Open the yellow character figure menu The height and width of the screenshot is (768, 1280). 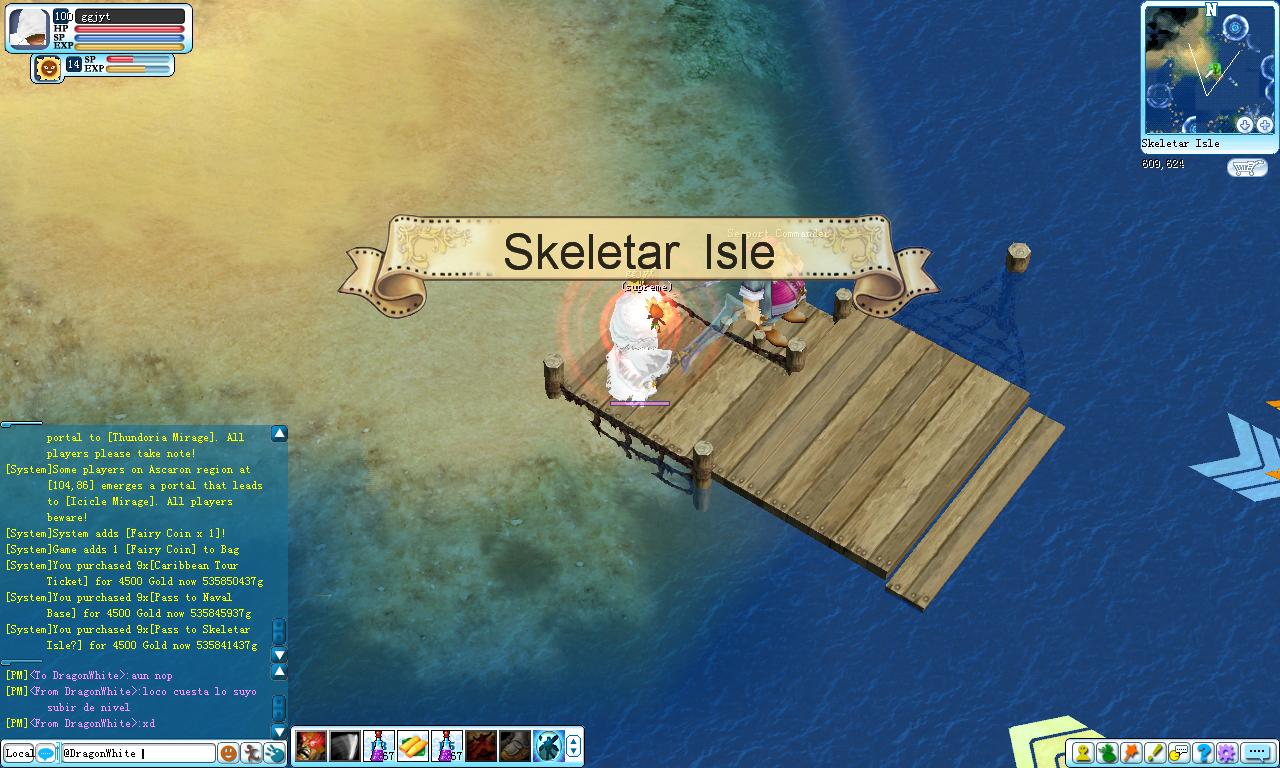click(x=1084, y=753)
